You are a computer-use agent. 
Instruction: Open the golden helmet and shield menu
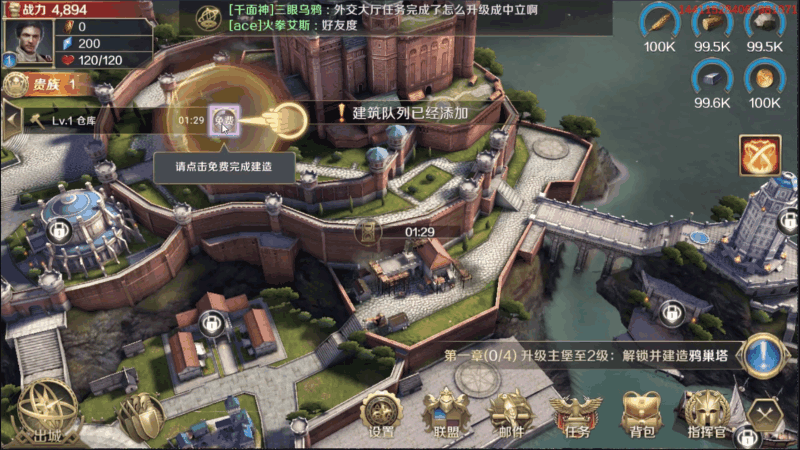click(x=142, y=415)
